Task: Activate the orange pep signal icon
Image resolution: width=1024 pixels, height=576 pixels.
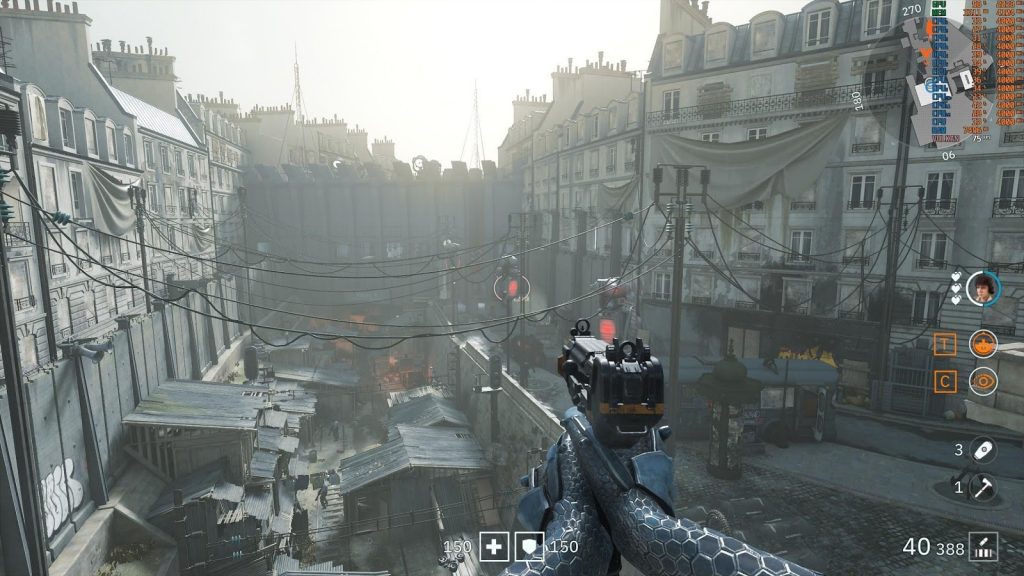Action: 983,343
